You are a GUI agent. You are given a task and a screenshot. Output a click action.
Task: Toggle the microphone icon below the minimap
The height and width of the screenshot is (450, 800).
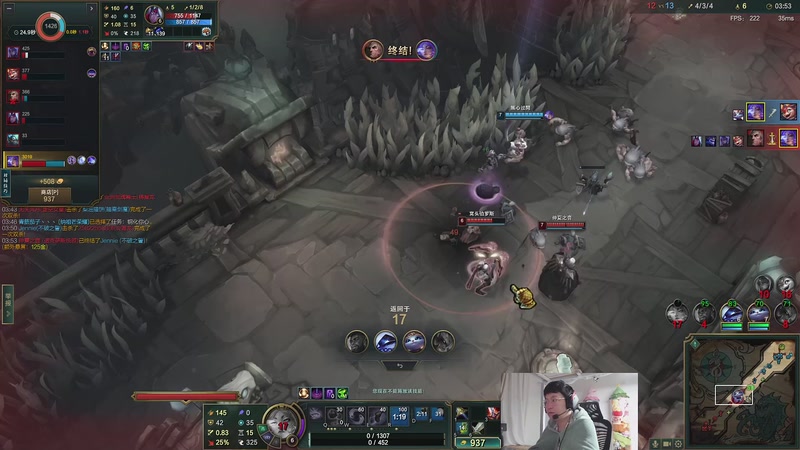656,442
